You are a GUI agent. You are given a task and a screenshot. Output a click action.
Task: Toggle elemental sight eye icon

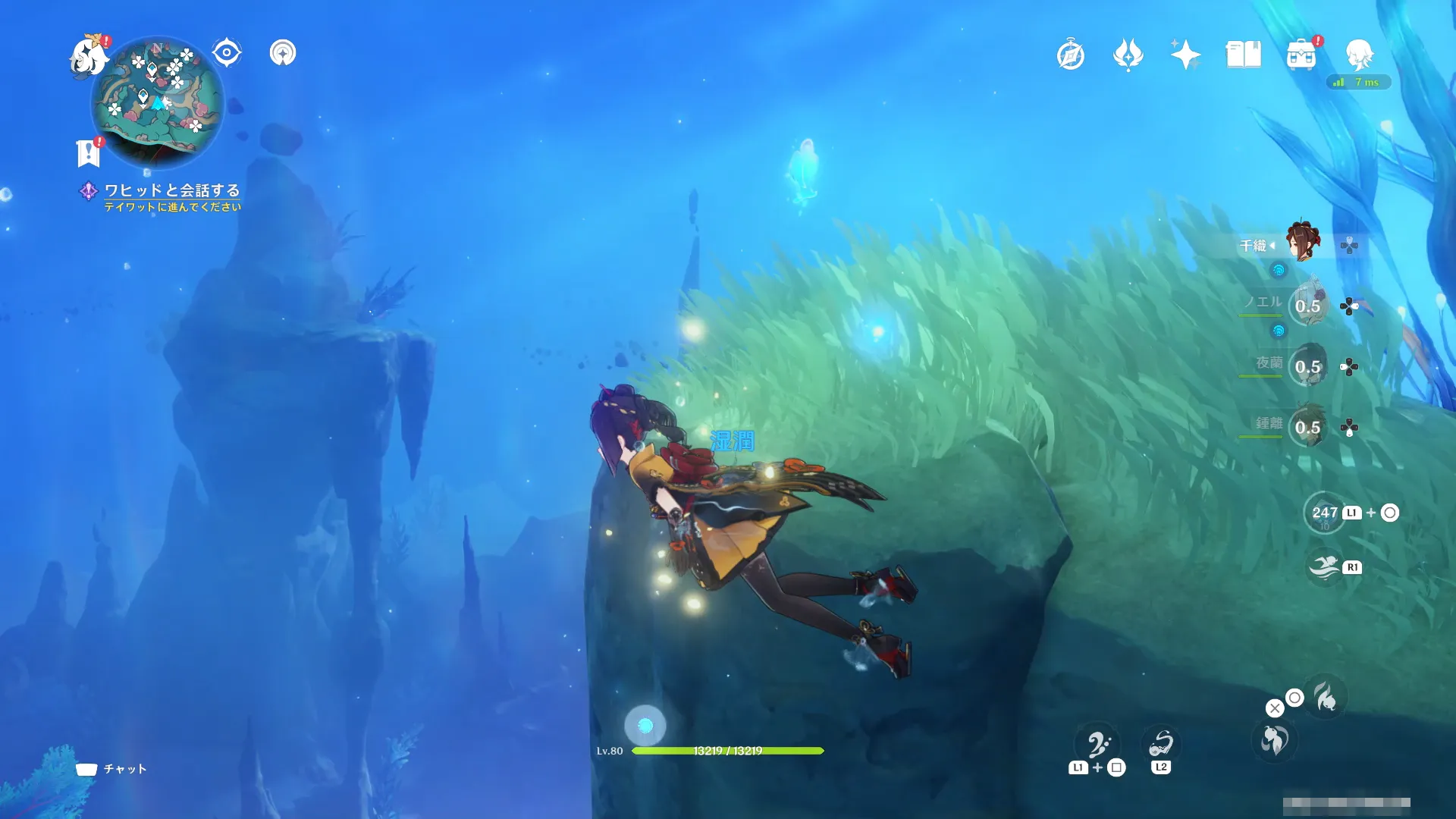point(227,53)
